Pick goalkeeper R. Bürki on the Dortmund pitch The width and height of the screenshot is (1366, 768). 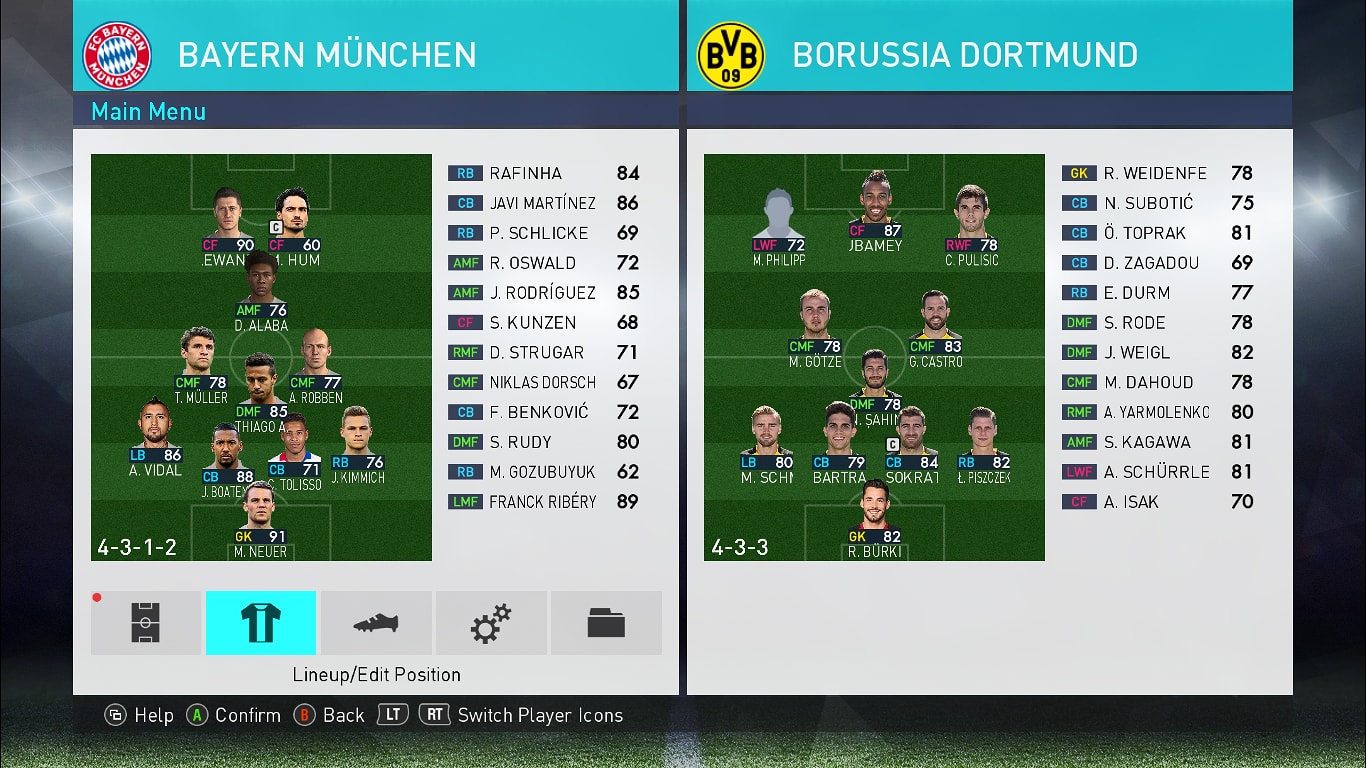(874, 520)
